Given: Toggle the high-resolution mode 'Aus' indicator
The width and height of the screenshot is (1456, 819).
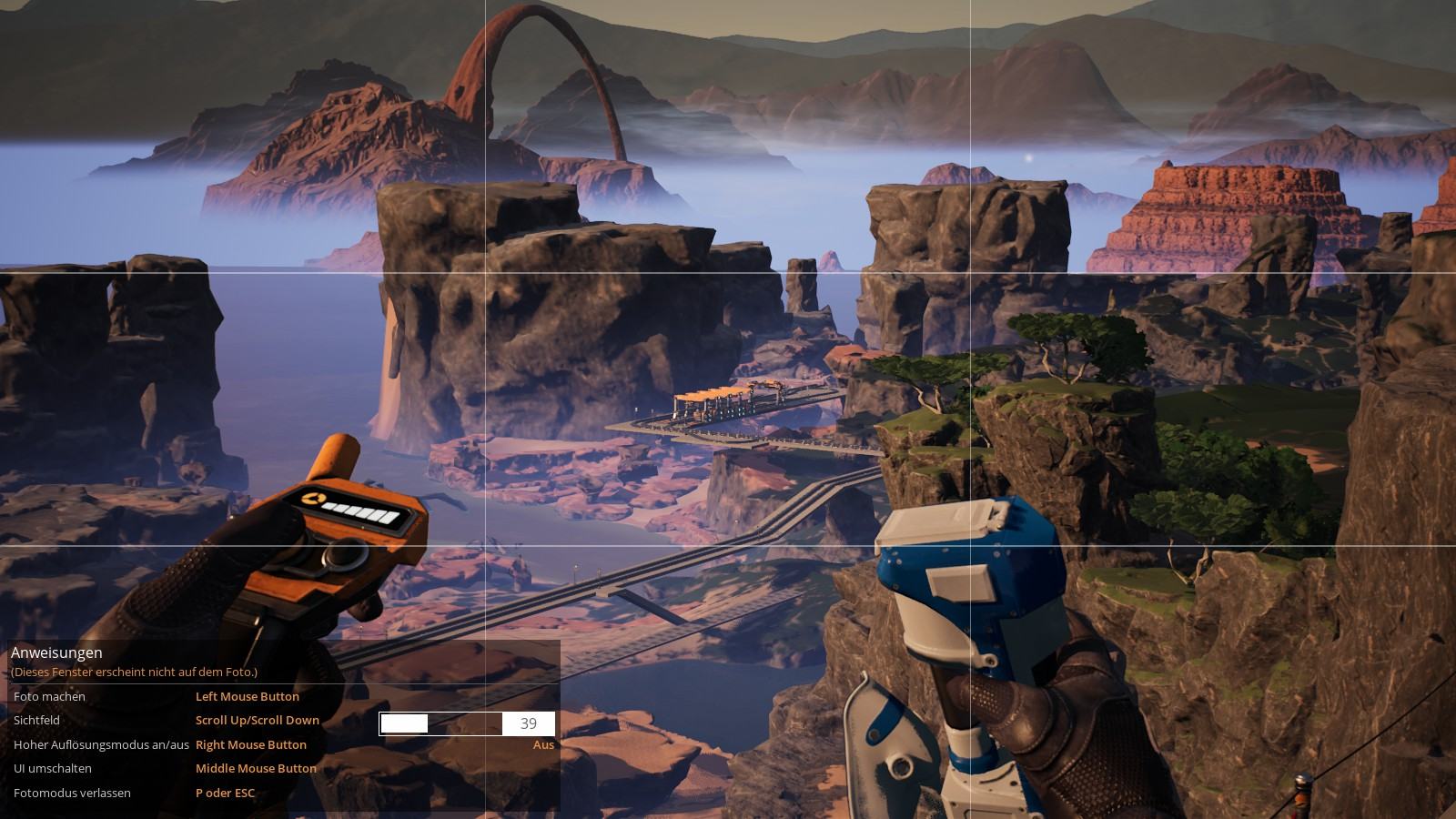Looking at the screenshot, I should pyautogui.click(x=543, y=744).
